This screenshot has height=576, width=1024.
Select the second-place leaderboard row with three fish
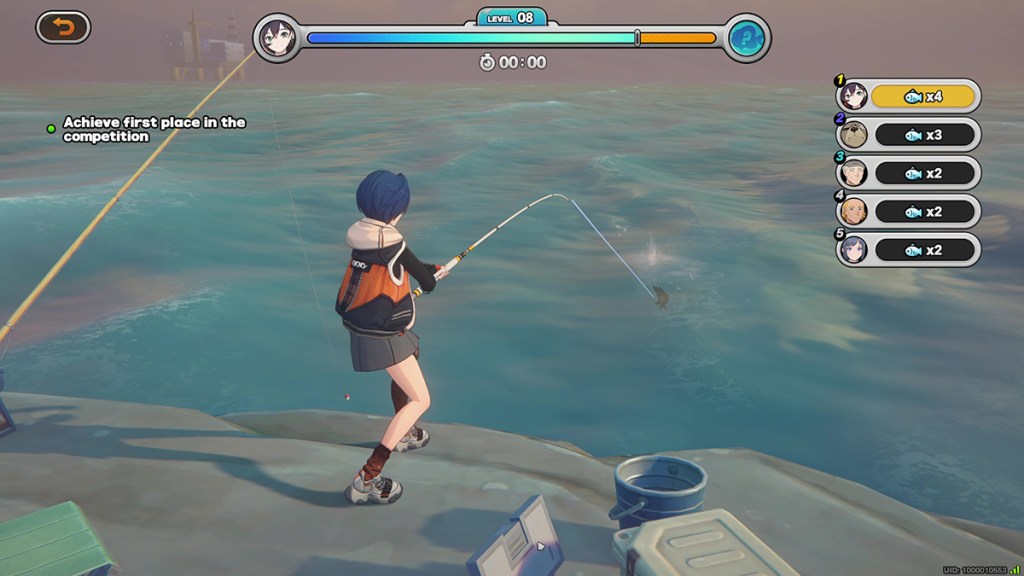[909, 134]
